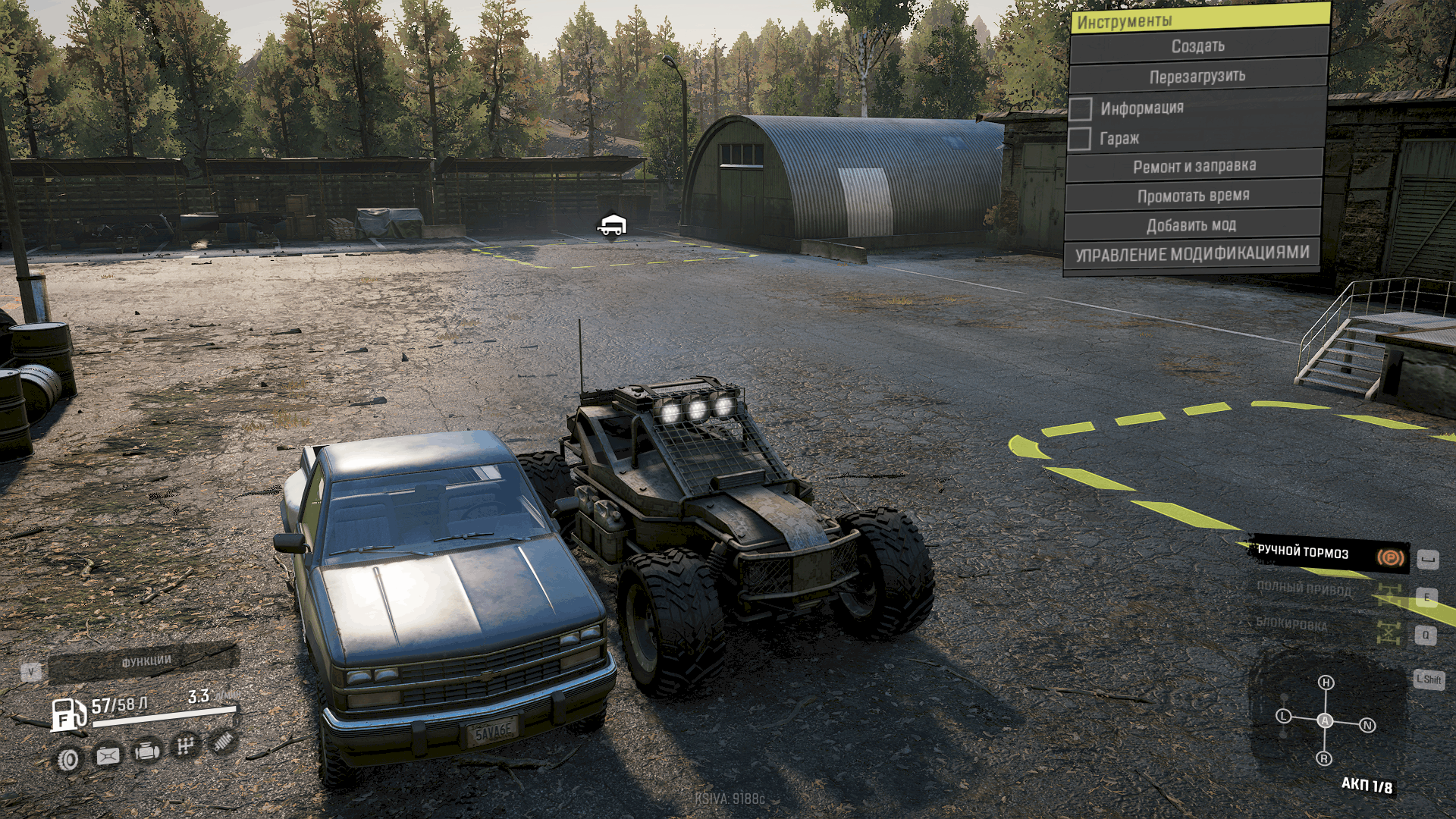This screenshot has height=819, width=1456.
Task: Shift gearbox into N neutral
Action: coord(1367,725)
